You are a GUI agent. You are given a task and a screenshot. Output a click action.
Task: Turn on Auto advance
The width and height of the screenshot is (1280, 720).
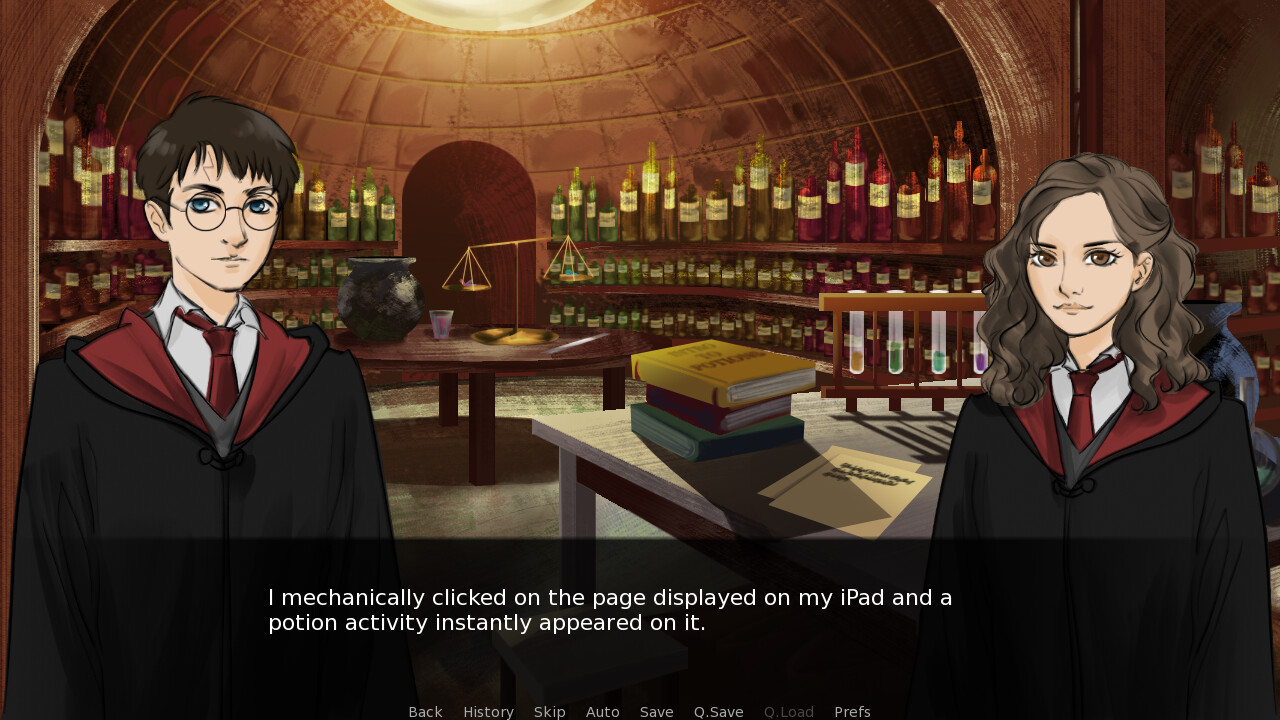pos(602,712)
